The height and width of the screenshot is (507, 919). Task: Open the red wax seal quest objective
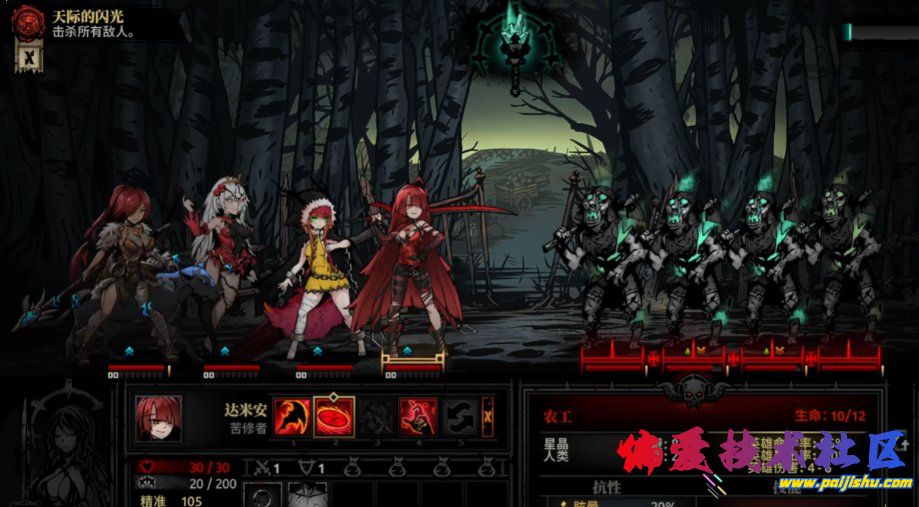28,23
